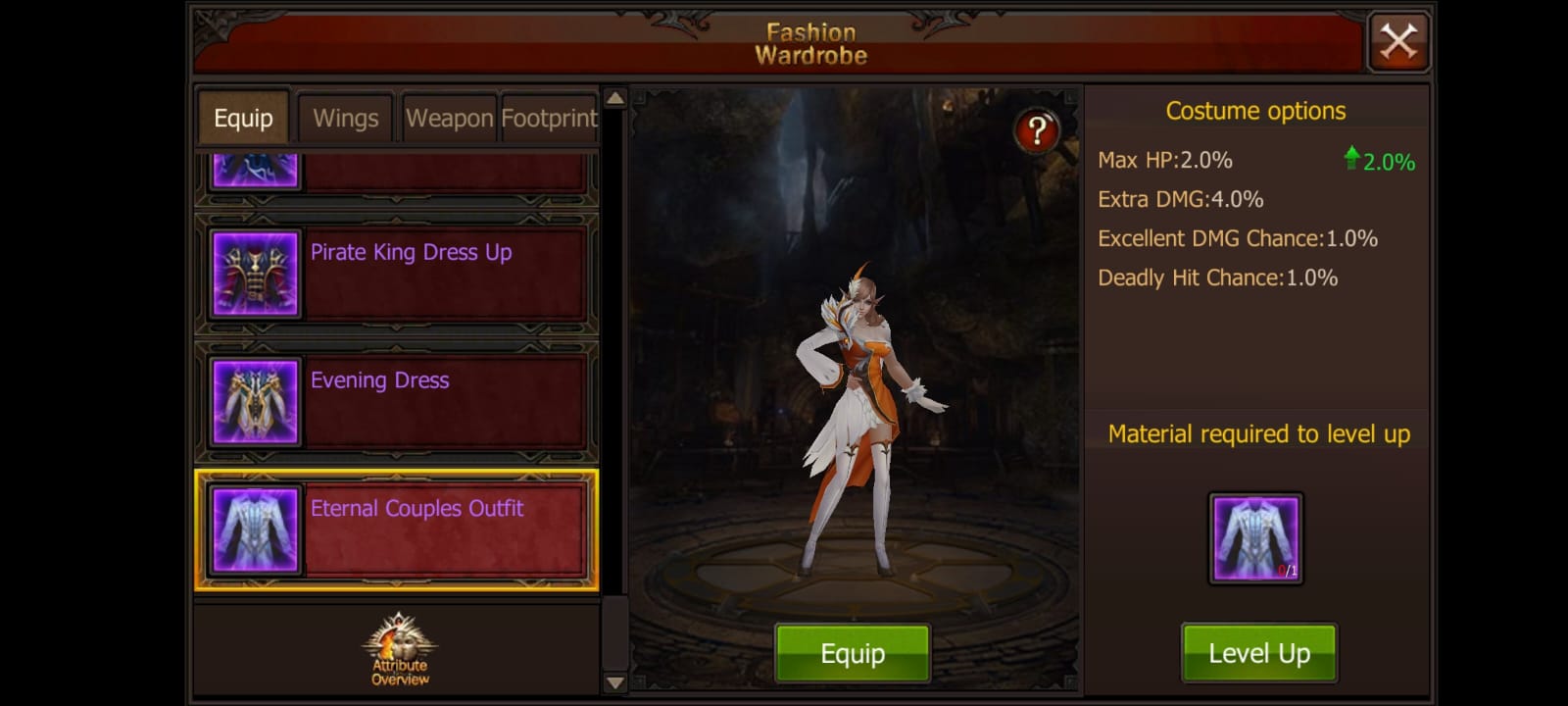
Task: Level Up the selected costume
Action: point(1258,653)
